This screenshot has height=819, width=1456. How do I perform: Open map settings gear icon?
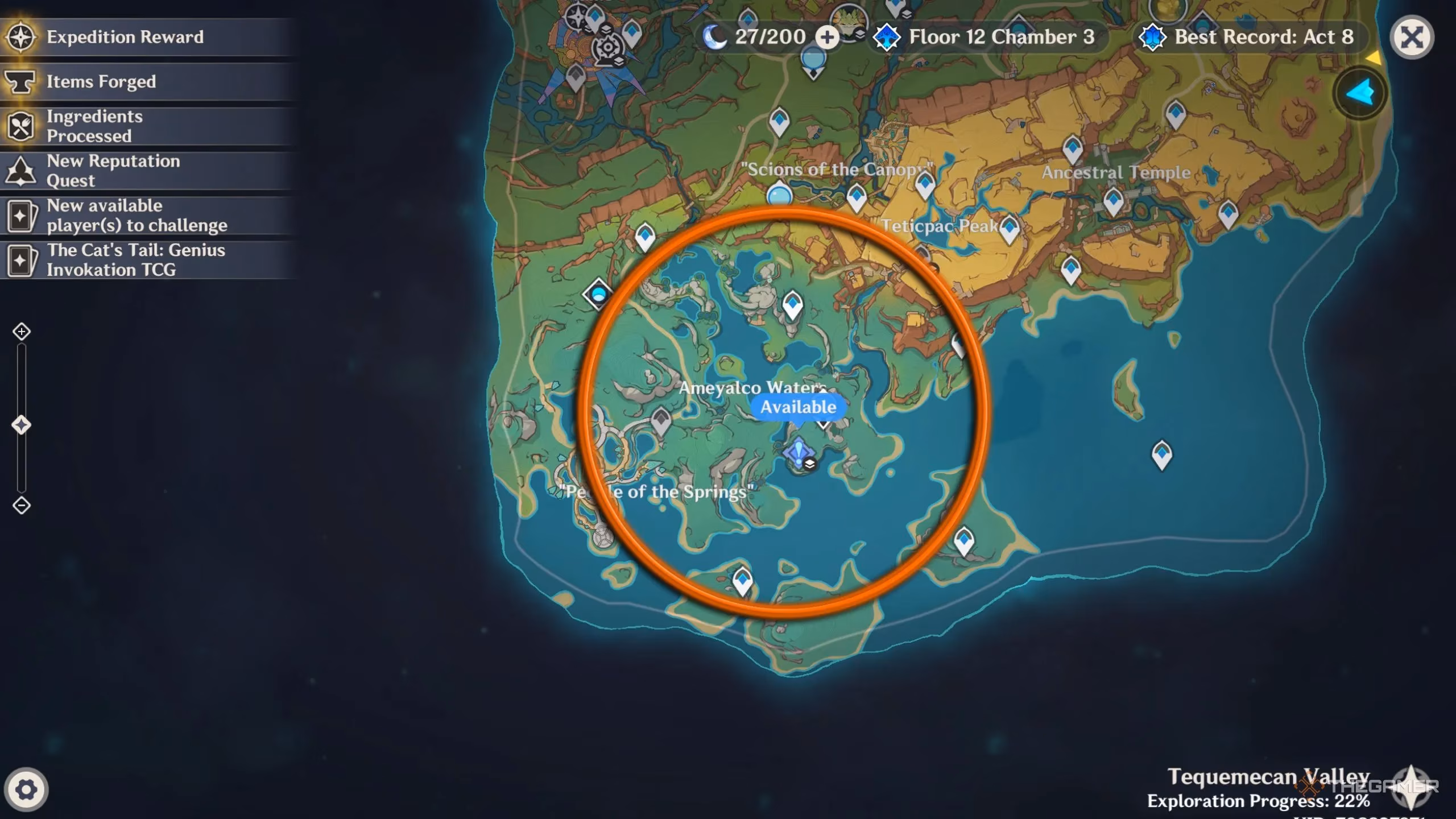[x=26, y=789]
